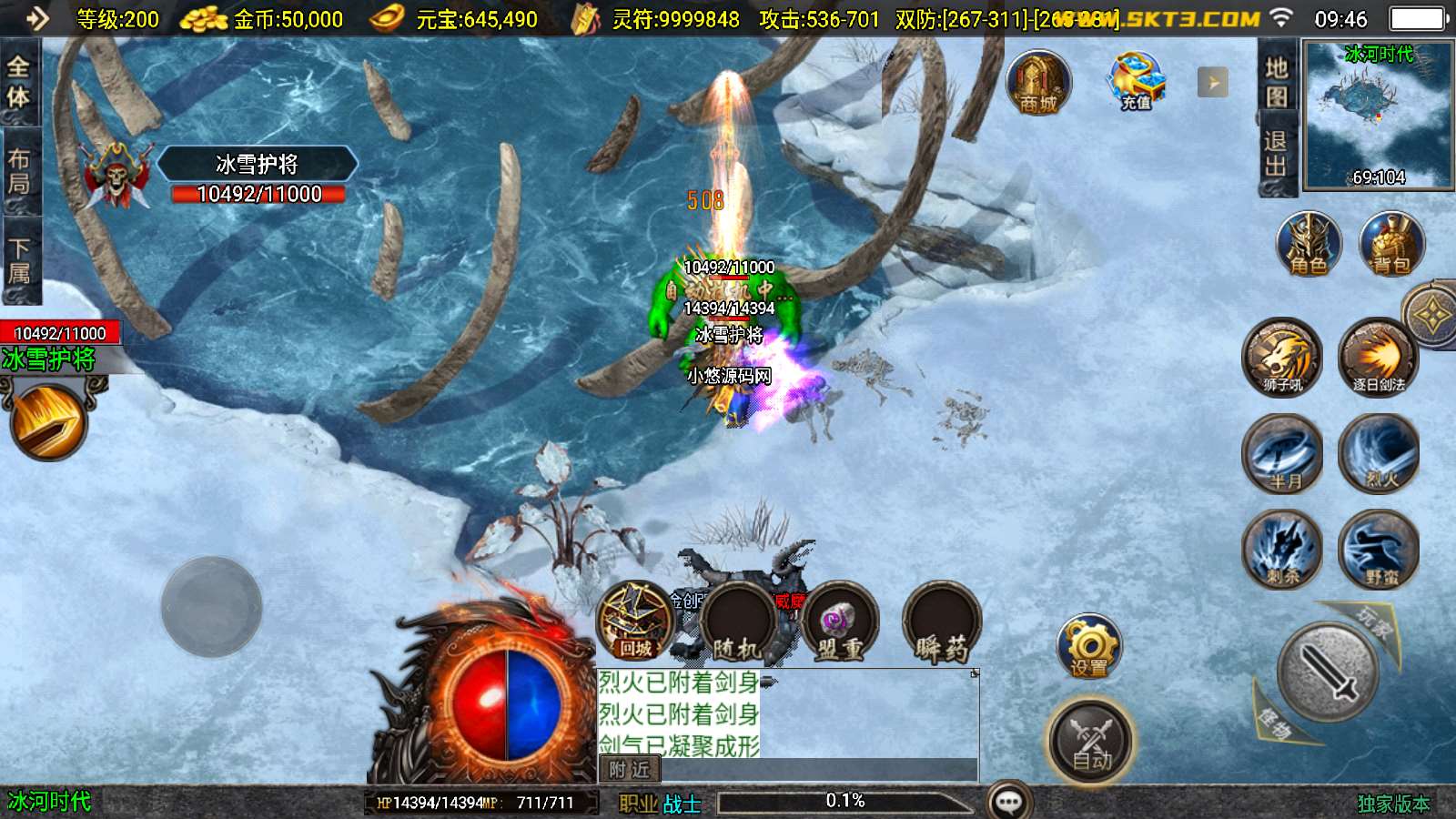Activate the 逐日剑法 sword skill

[x=1379, y=356]
